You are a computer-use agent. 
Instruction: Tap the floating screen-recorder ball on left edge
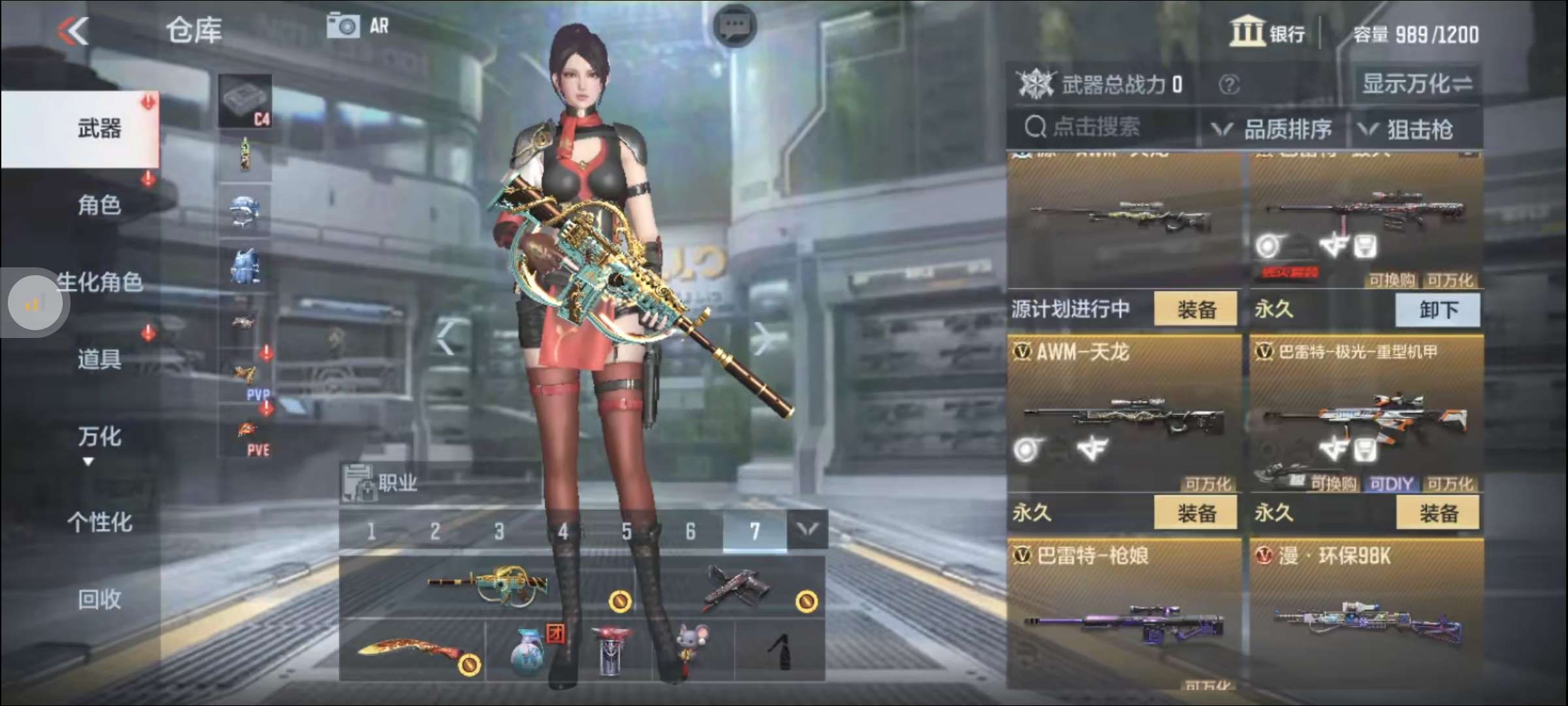pos(34,302)
